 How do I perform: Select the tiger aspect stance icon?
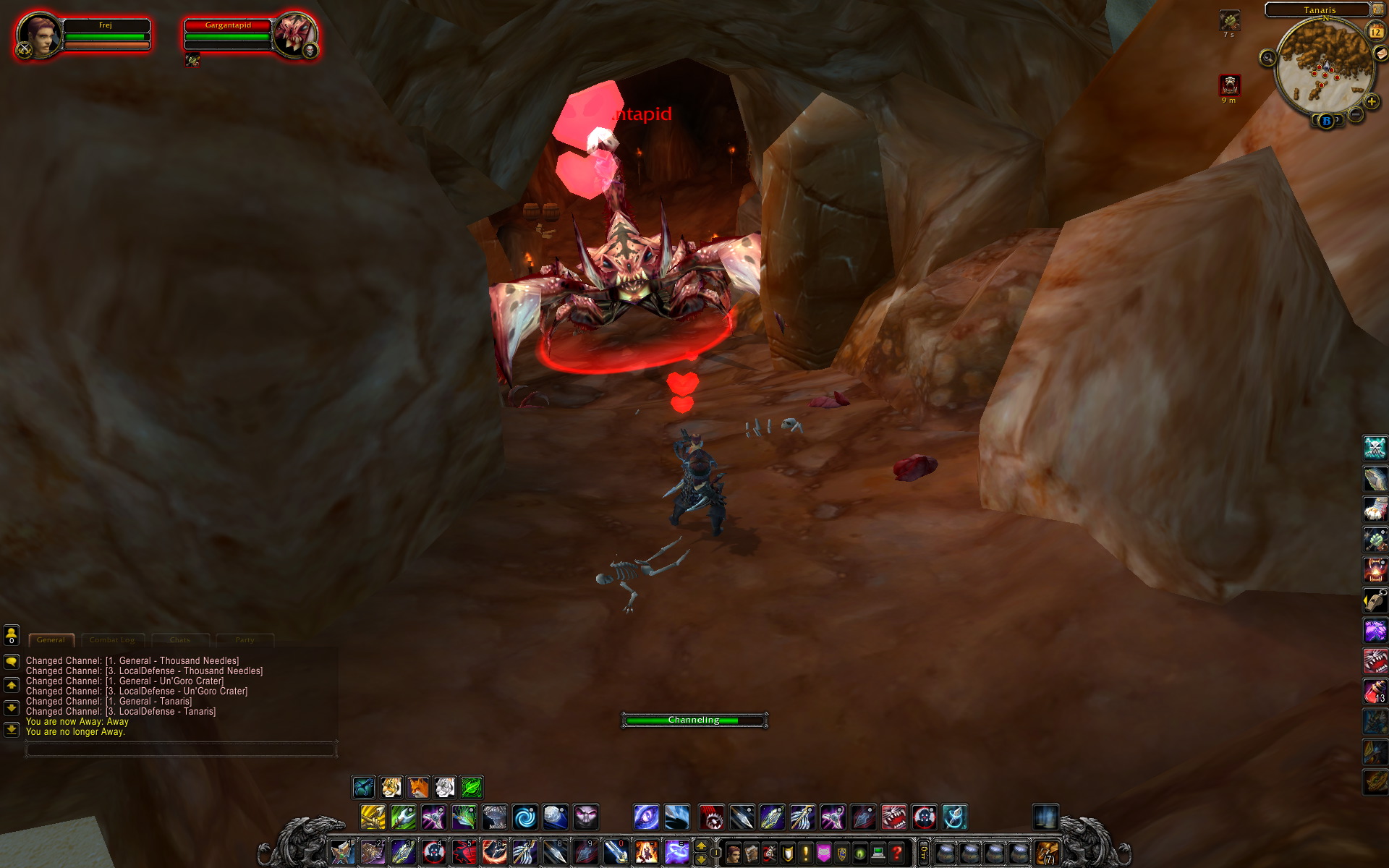point(391,787)
